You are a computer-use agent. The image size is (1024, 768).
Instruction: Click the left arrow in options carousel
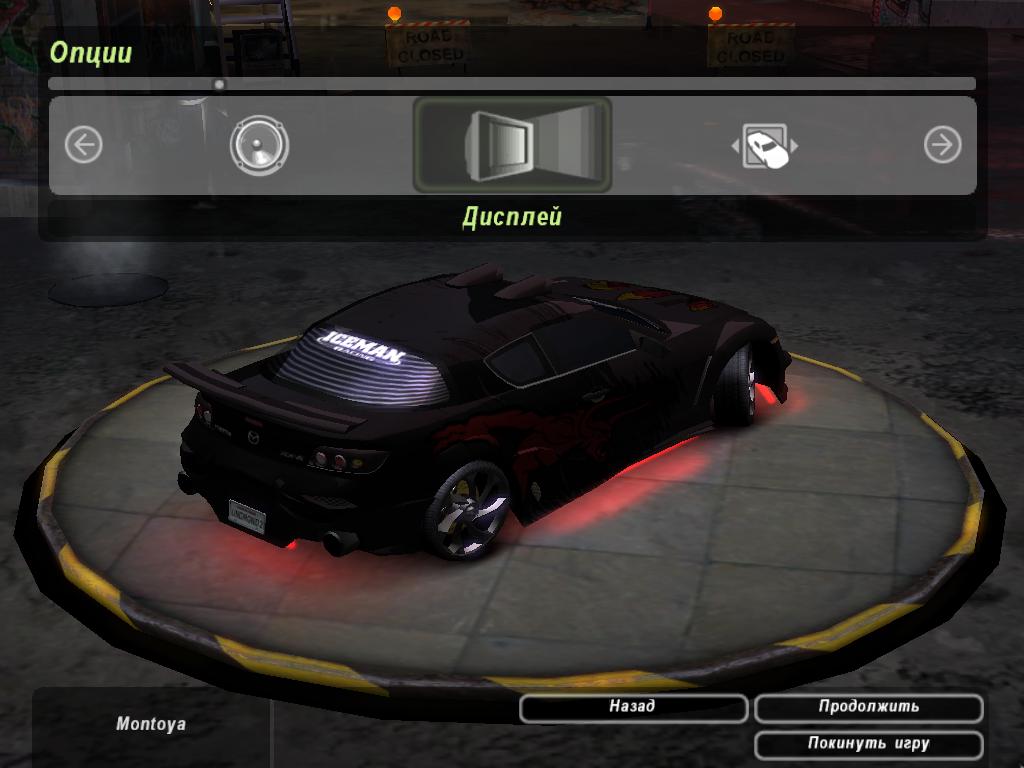[84, 146]
